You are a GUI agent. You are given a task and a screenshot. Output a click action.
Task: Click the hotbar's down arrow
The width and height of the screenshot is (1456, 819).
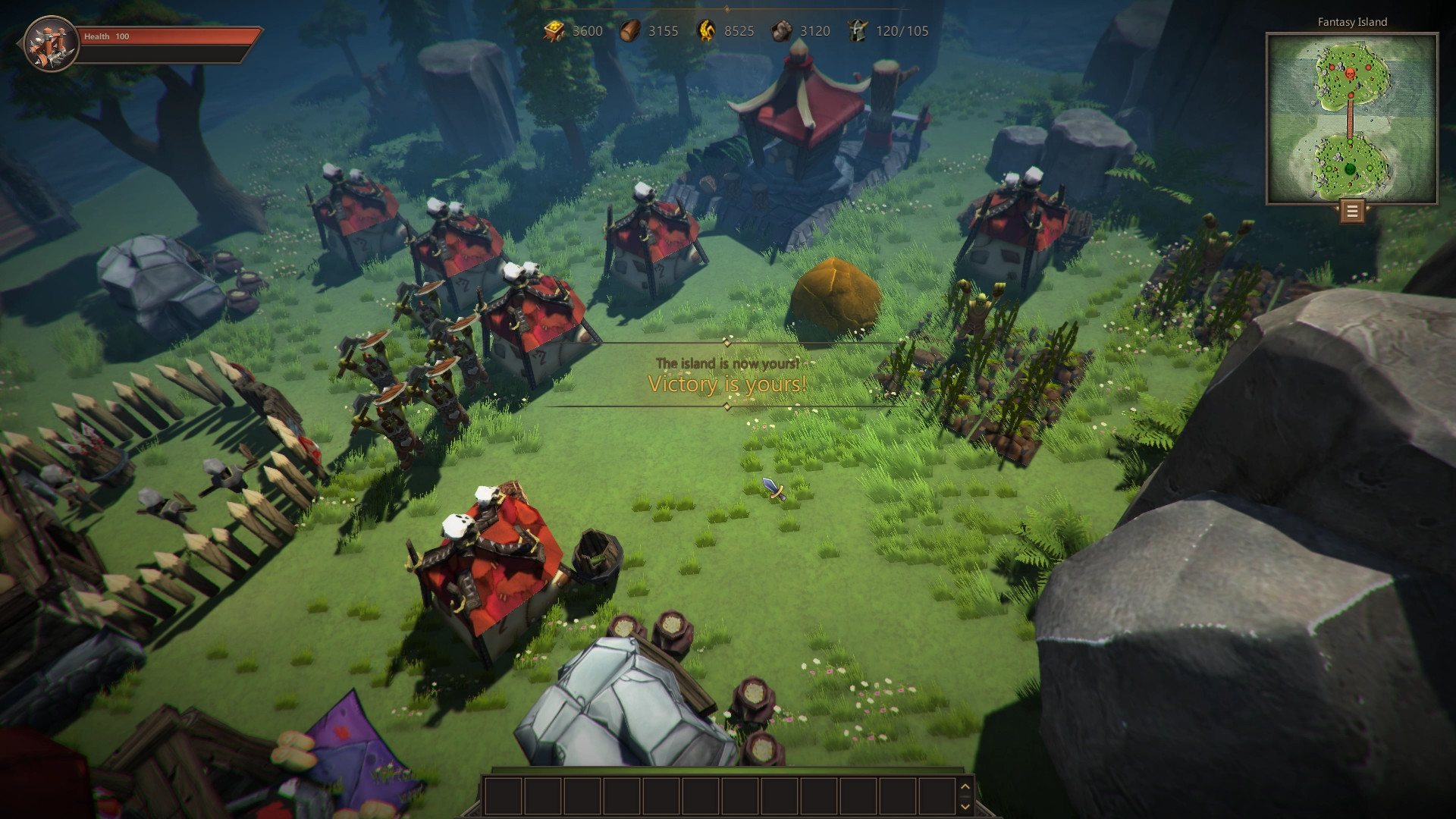coord(965,805)
